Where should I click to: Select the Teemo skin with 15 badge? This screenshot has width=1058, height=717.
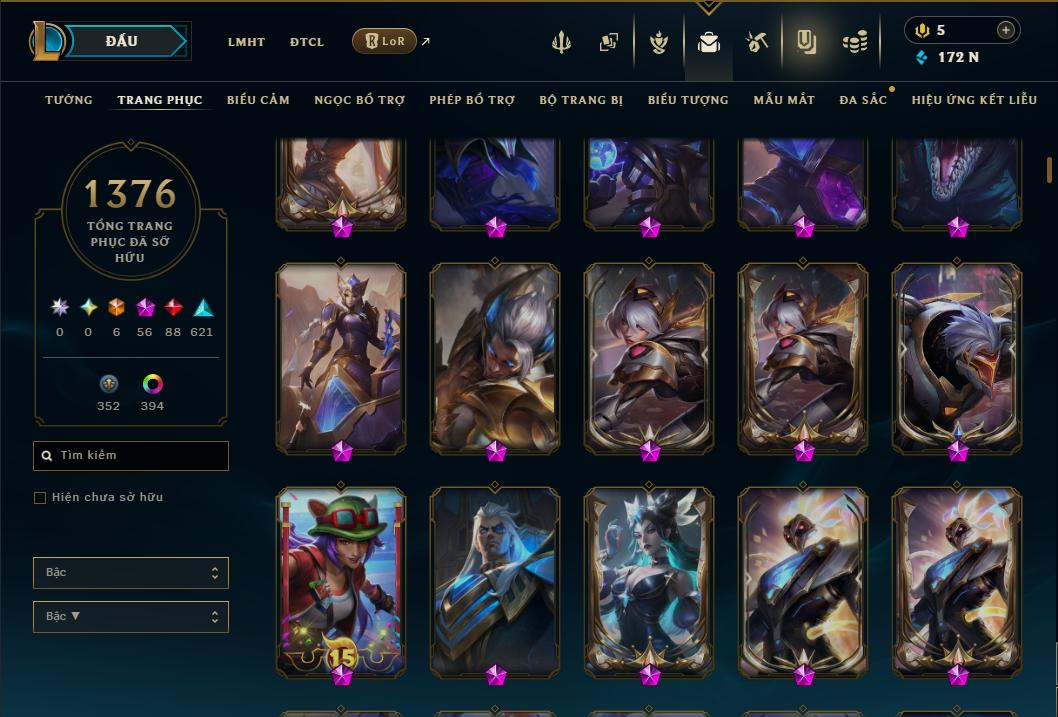click(341, 578)
